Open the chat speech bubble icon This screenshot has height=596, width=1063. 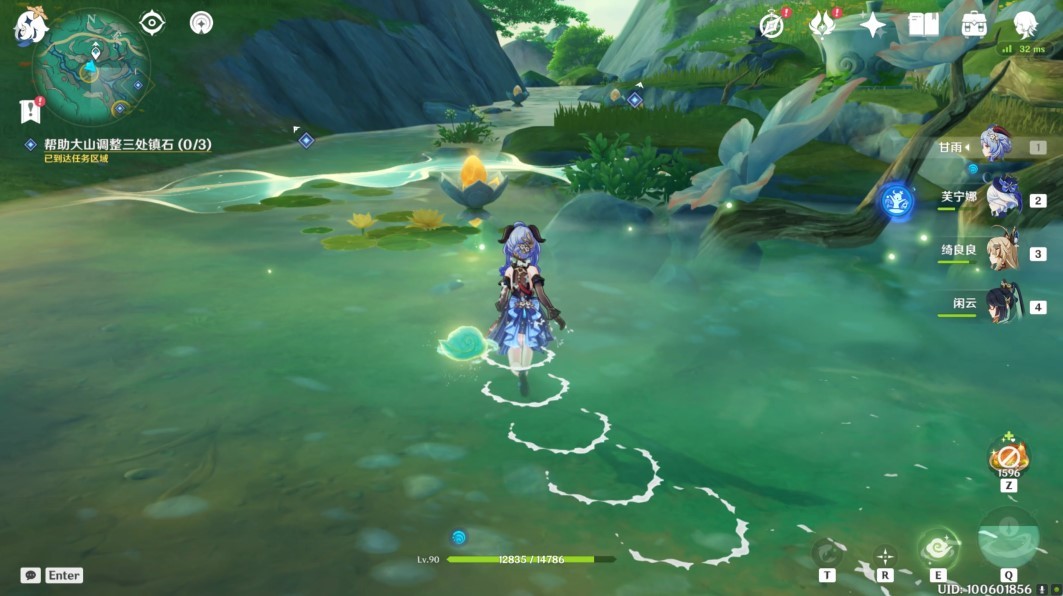coord(31,575)
